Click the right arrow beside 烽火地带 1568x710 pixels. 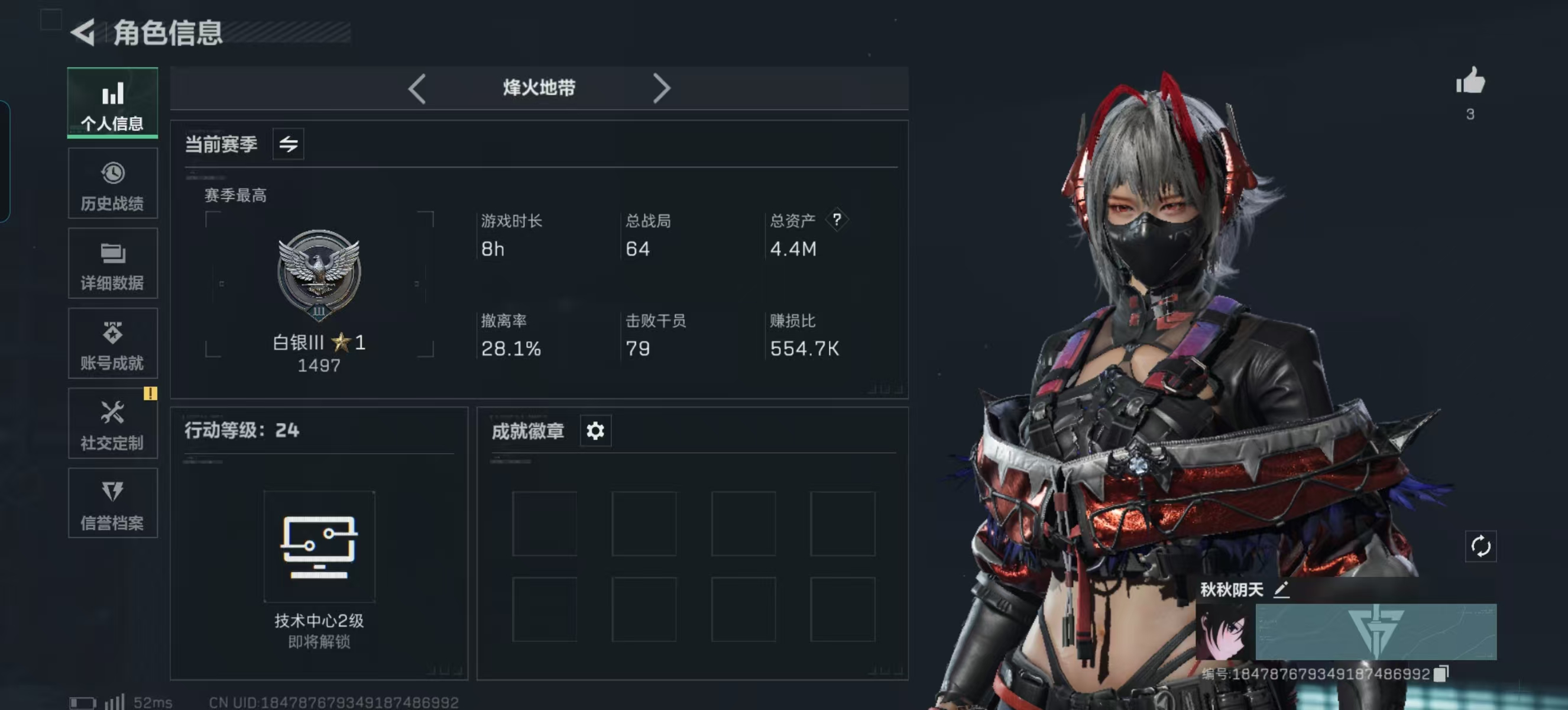(x=661, y=89)
